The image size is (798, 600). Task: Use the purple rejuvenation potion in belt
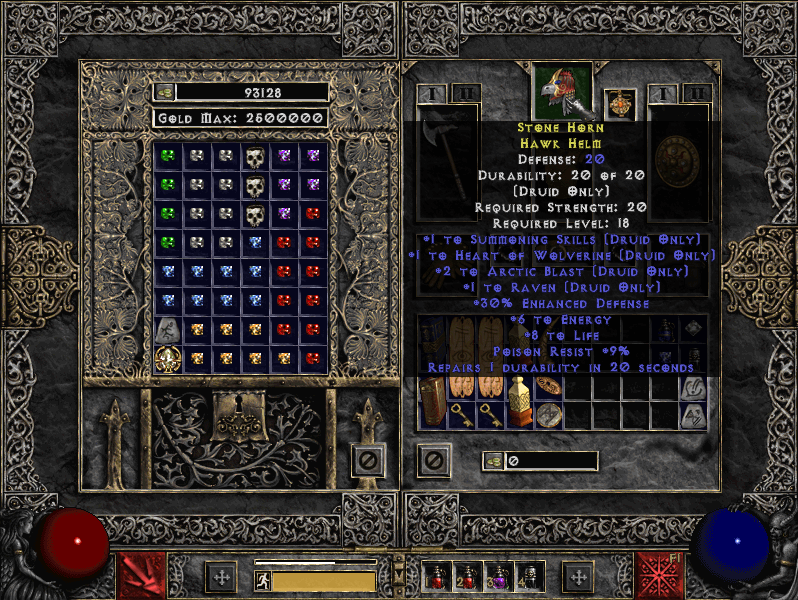click(x=497, y=578)
